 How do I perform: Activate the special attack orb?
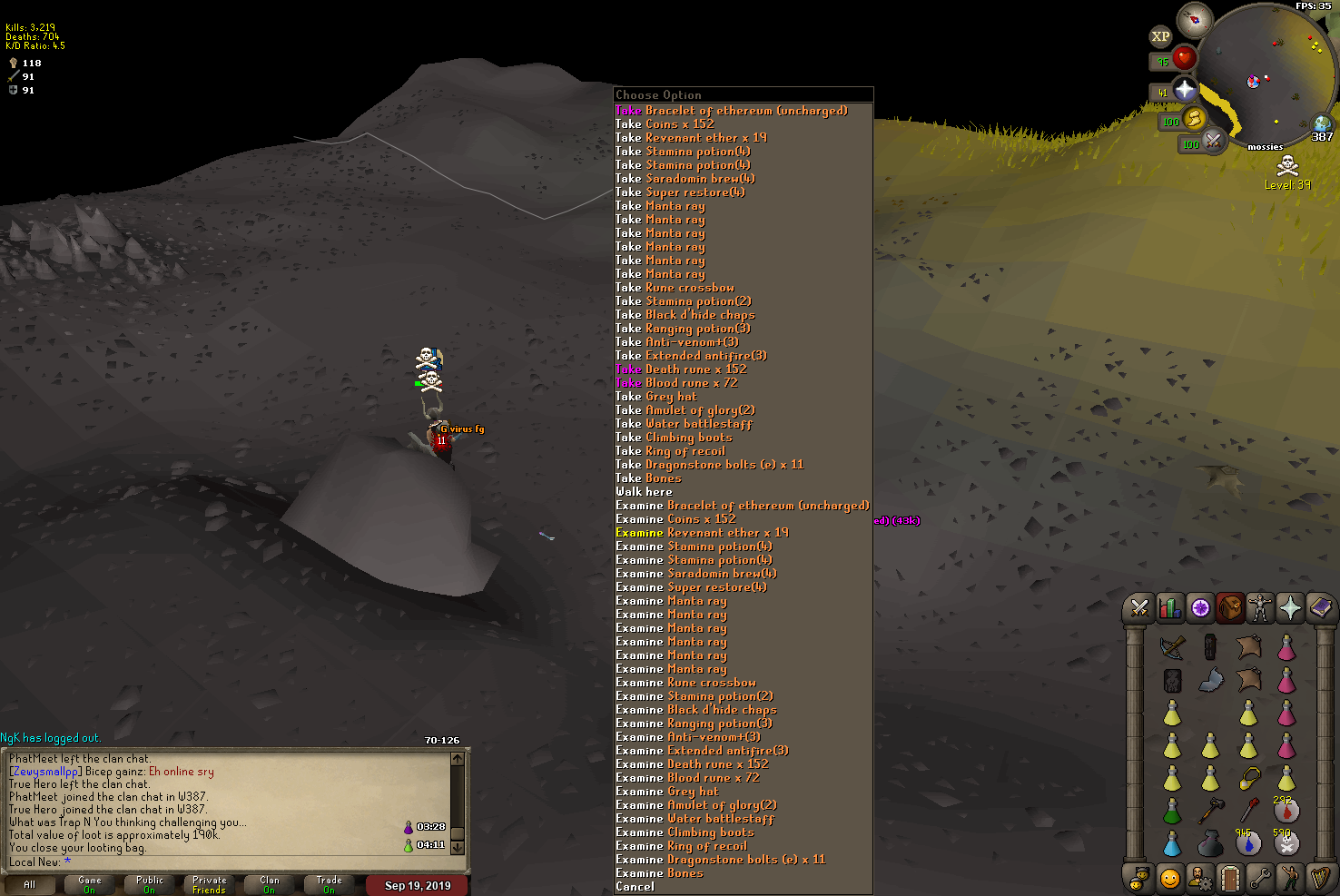(1213, 142)
